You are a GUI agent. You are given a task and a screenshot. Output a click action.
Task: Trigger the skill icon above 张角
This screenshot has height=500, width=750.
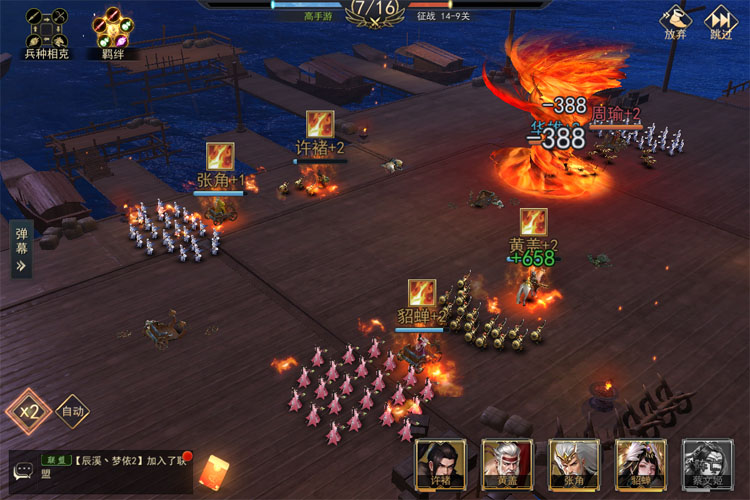coord(220,156)
